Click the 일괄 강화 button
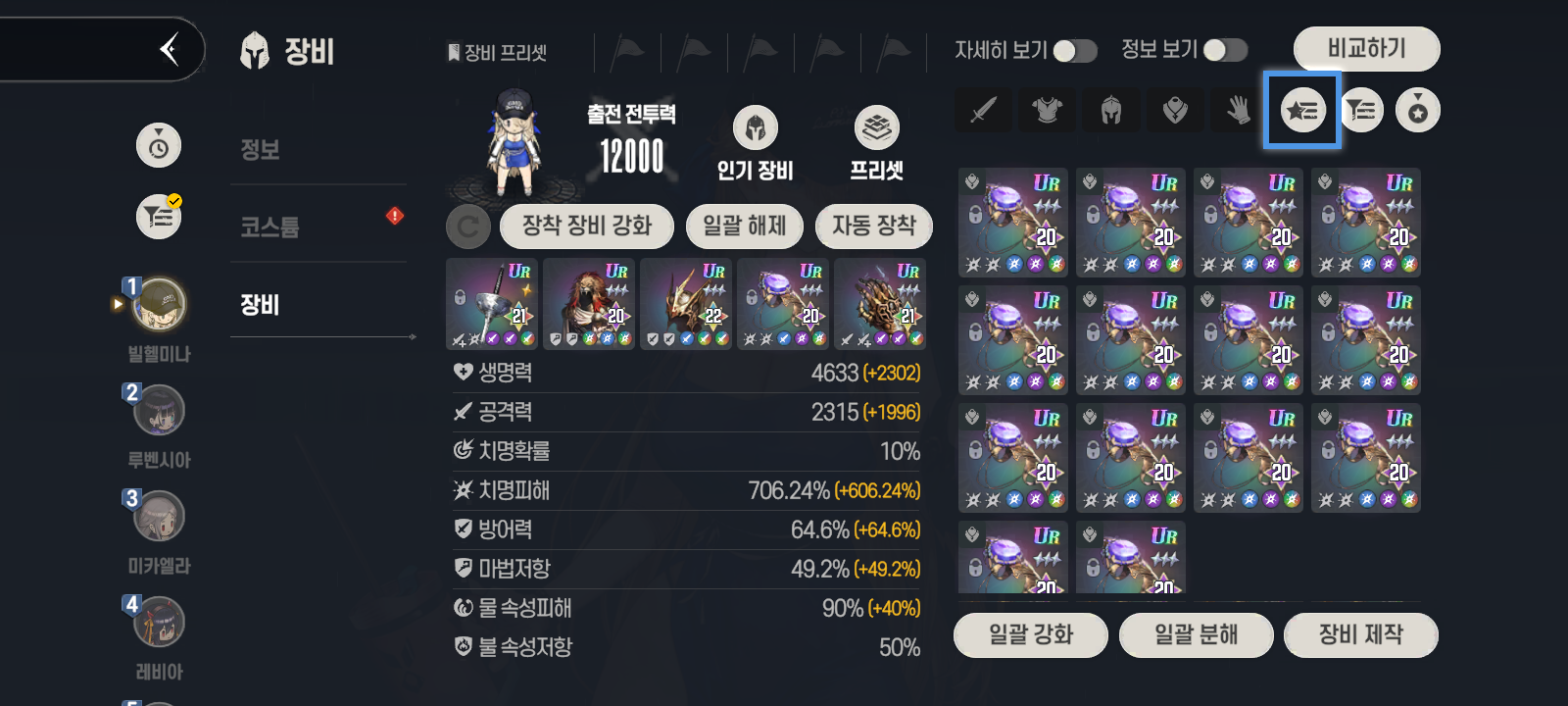Image resolution: width=1568 pixels, height=706 pixels. point(1031,635)
